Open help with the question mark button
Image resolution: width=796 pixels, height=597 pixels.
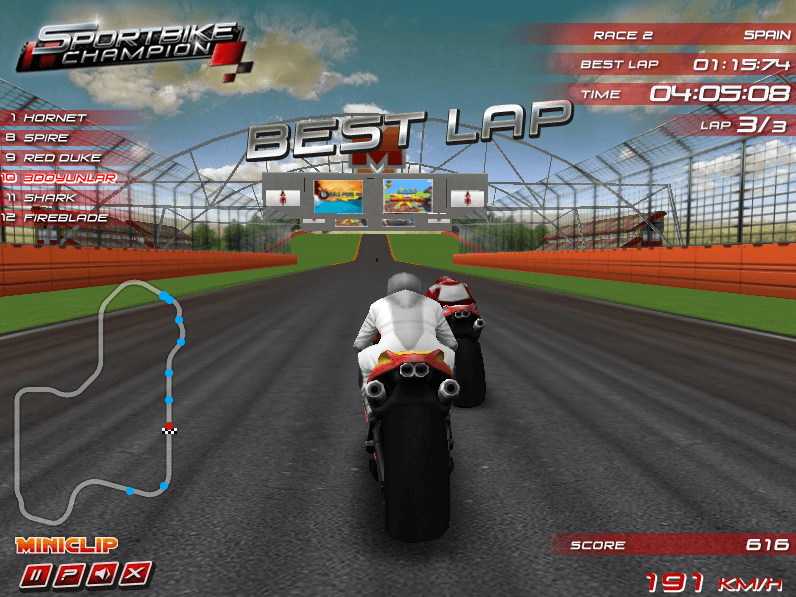(69, 574)
